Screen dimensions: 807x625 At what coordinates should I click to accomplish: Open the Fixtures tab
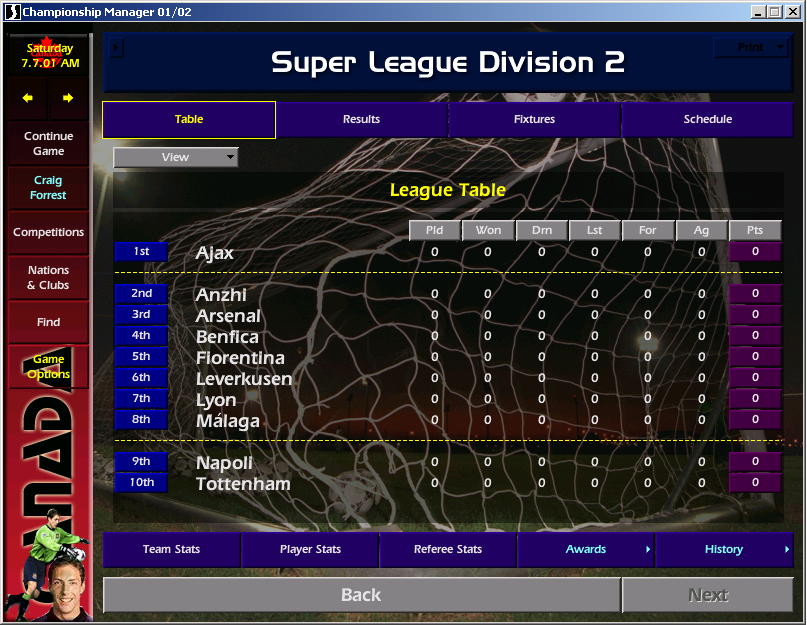tap(534, 119)
